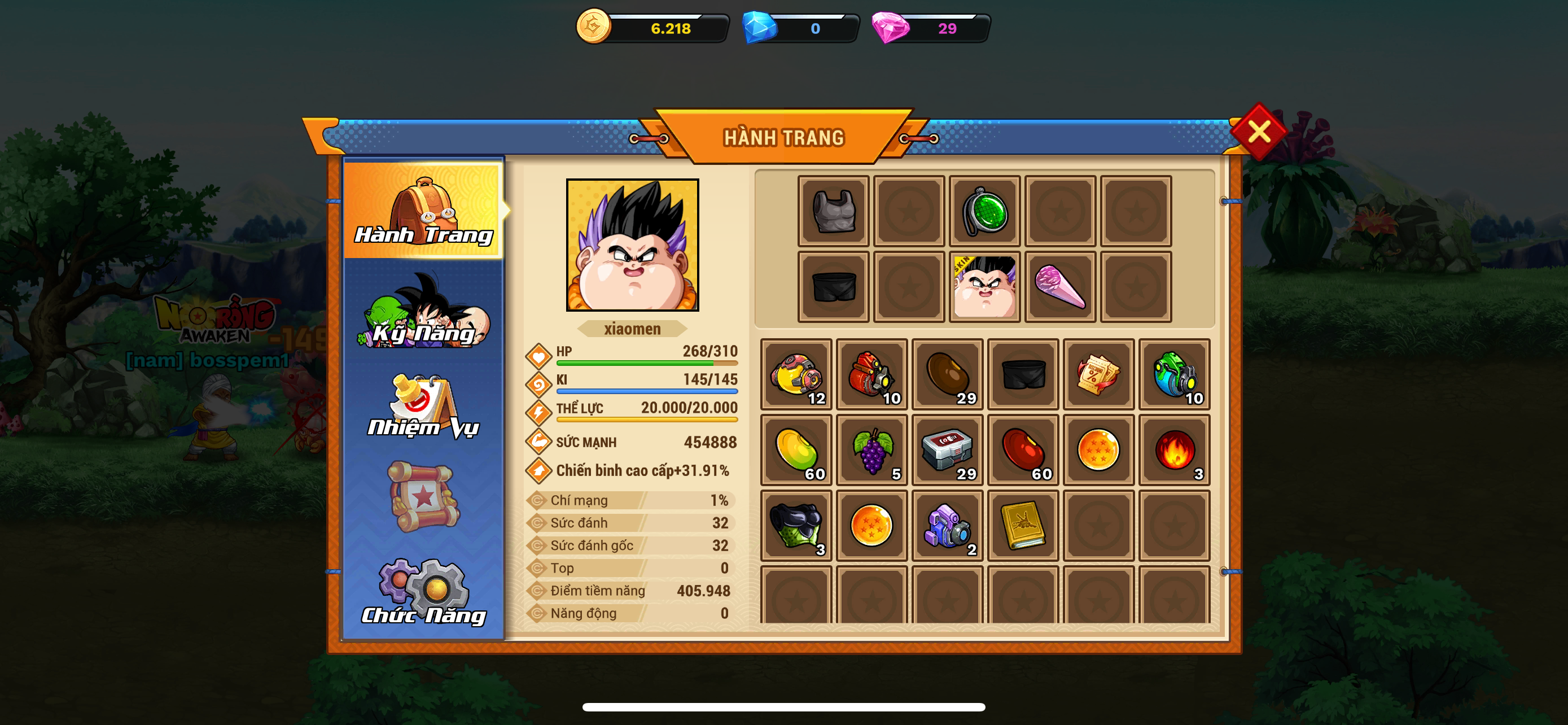Click the red metal case item
1568x725 pixels.
point(948,451)
